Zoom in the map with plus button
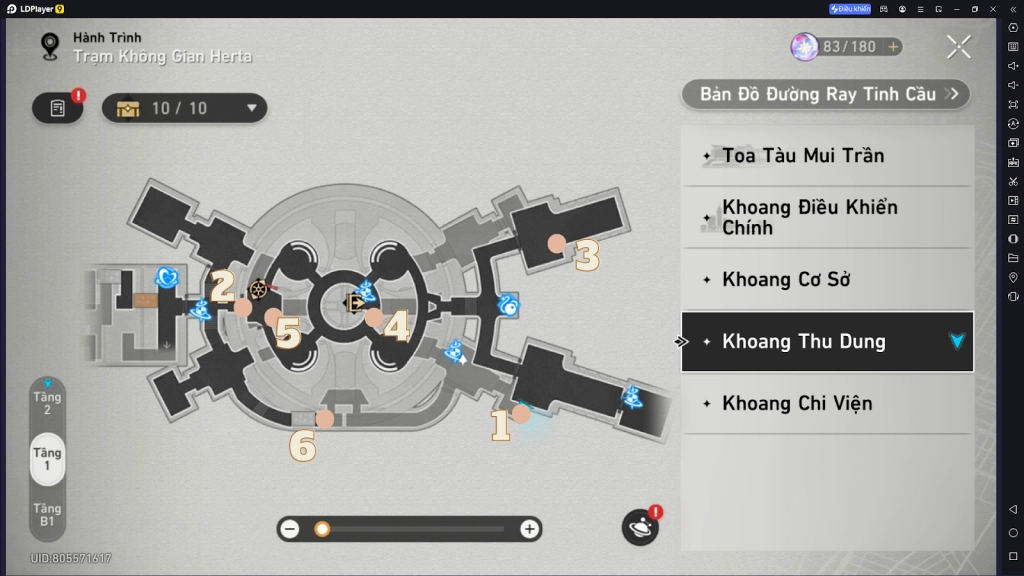1024x576 pixels. pos(529,529)
